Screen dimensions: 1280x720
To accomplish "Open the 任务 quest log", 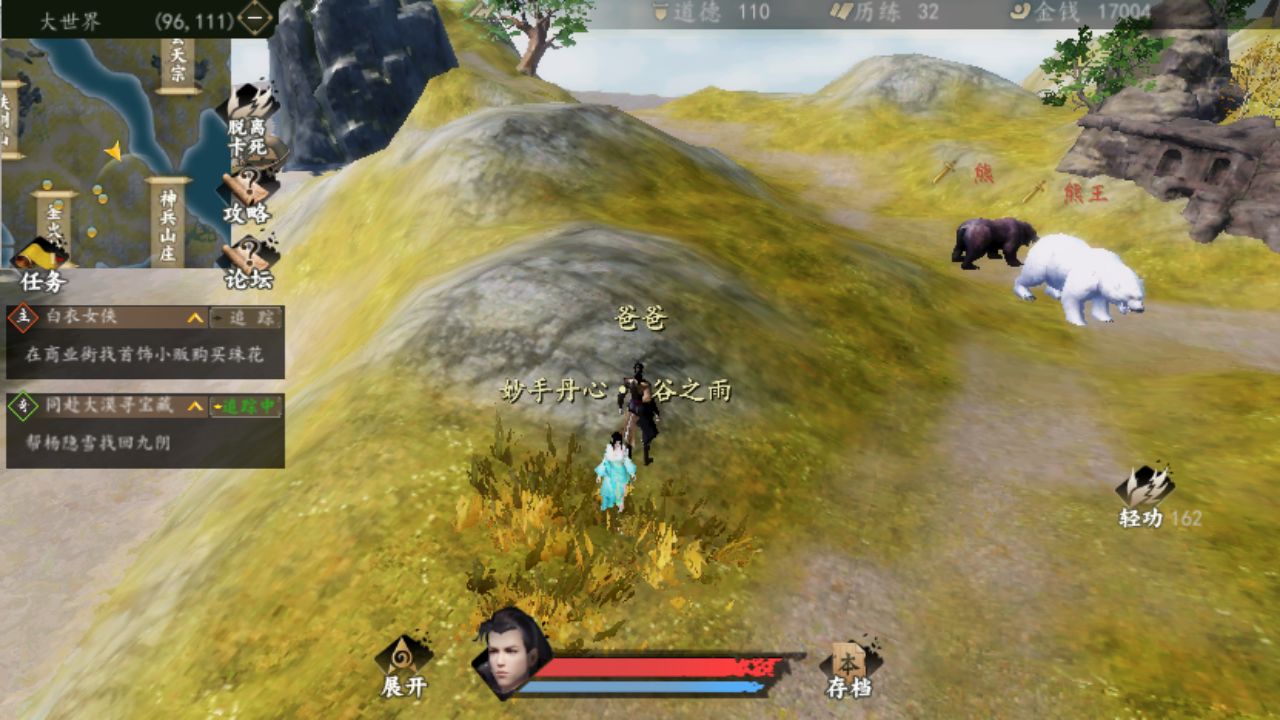I will [x=42, y=267].
